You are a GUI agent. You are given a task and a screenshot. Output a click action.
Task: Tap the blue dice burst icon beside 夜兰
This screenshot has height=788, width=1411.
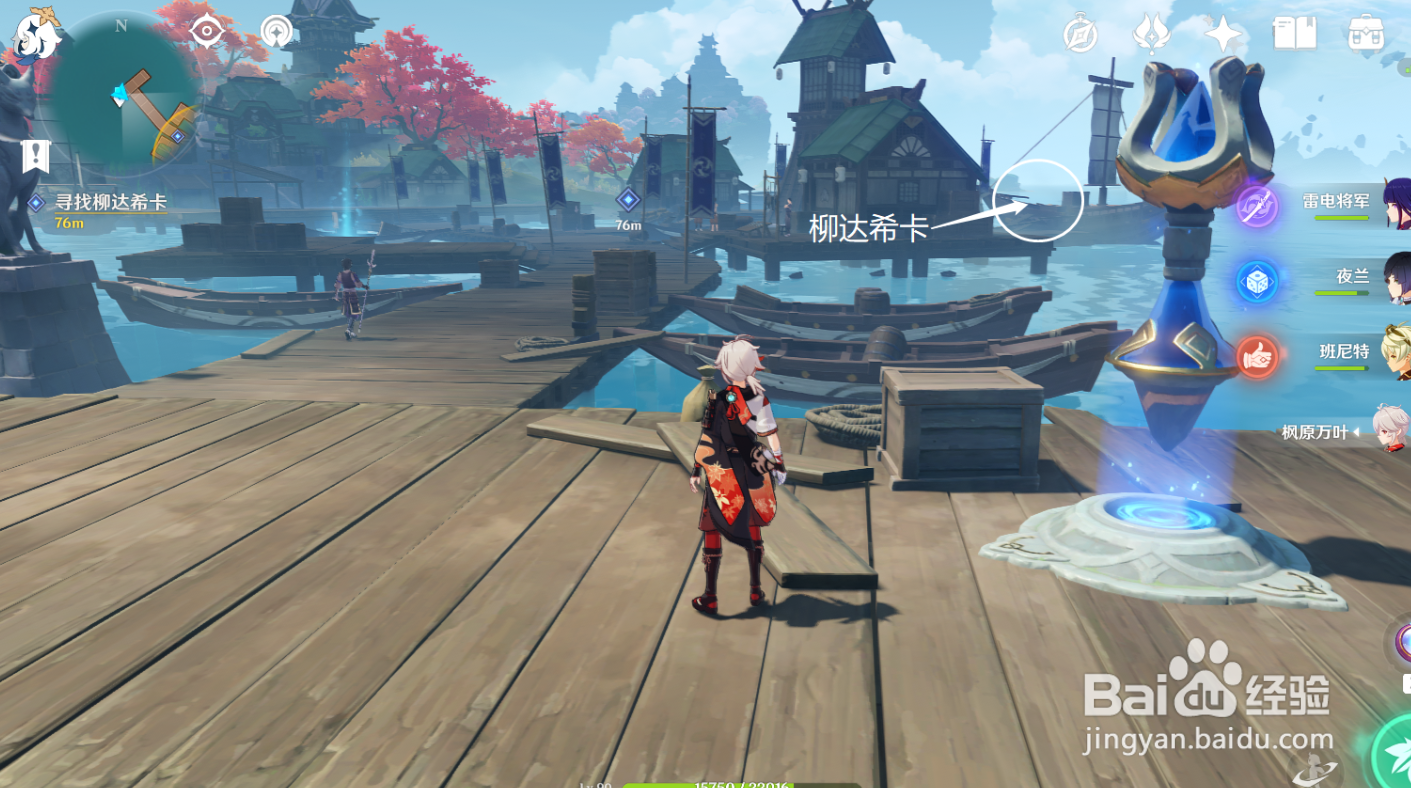1257,282
